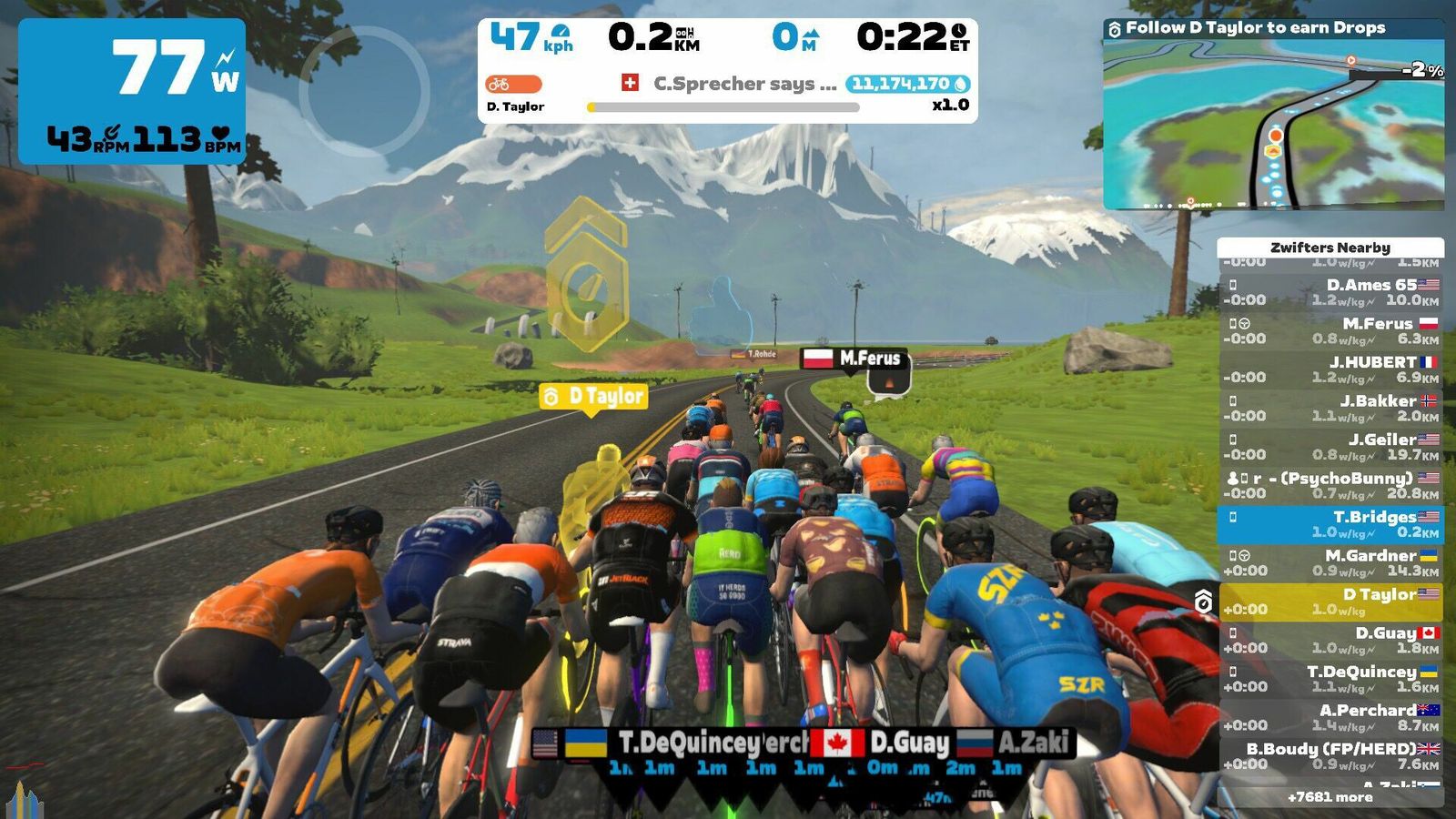Click the Drops counter 11,174,170
1456x819 pixels.
click(x=907, y=84)
